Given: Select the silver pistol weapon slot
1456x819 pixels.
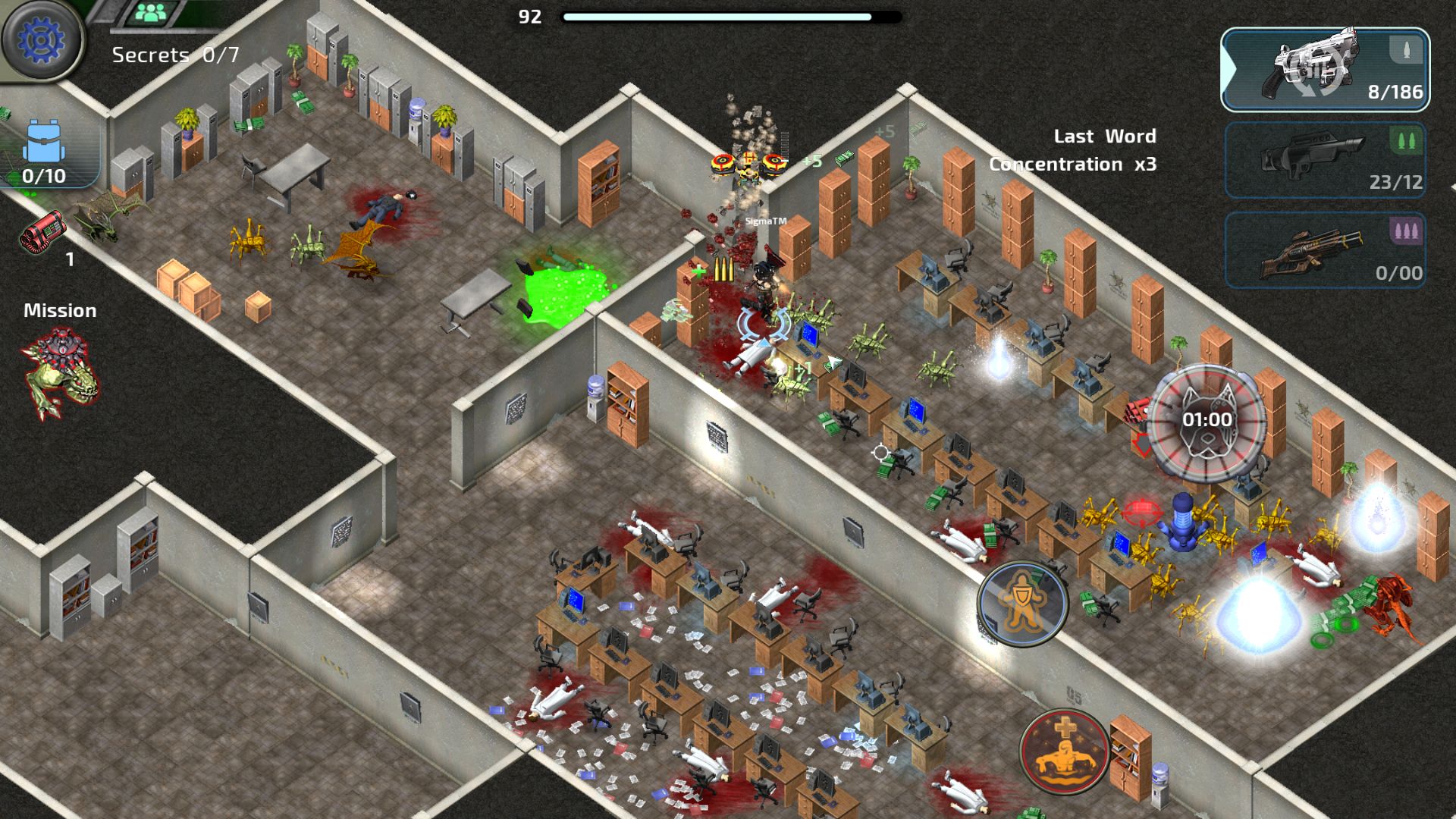Looking at the screenshot, I should [x=1325, y=70].
